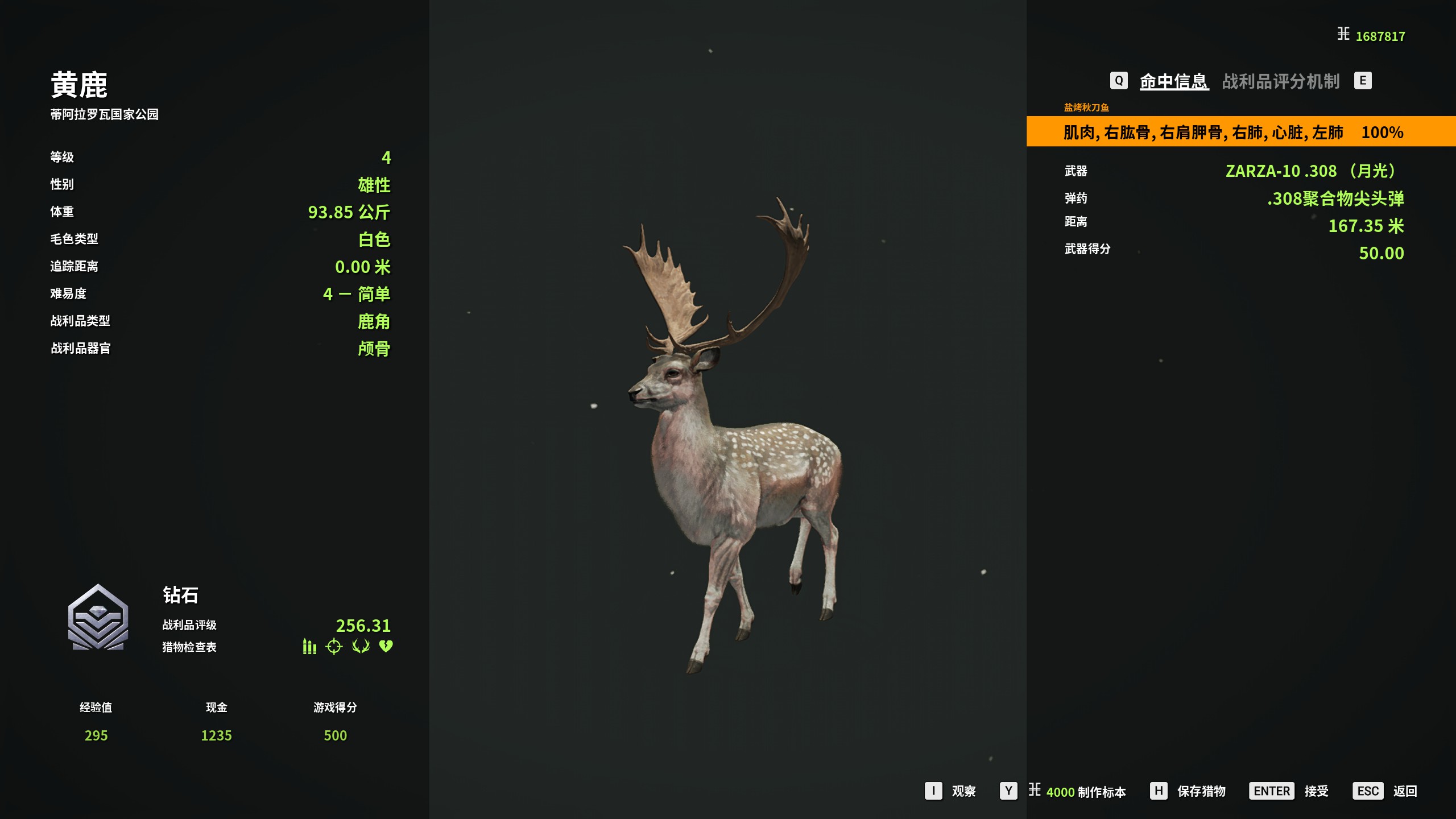Image resolution: width=1456 pixels, height=819 pixels.
Task: Select the orange hit record row
Action: (1240, 132)
